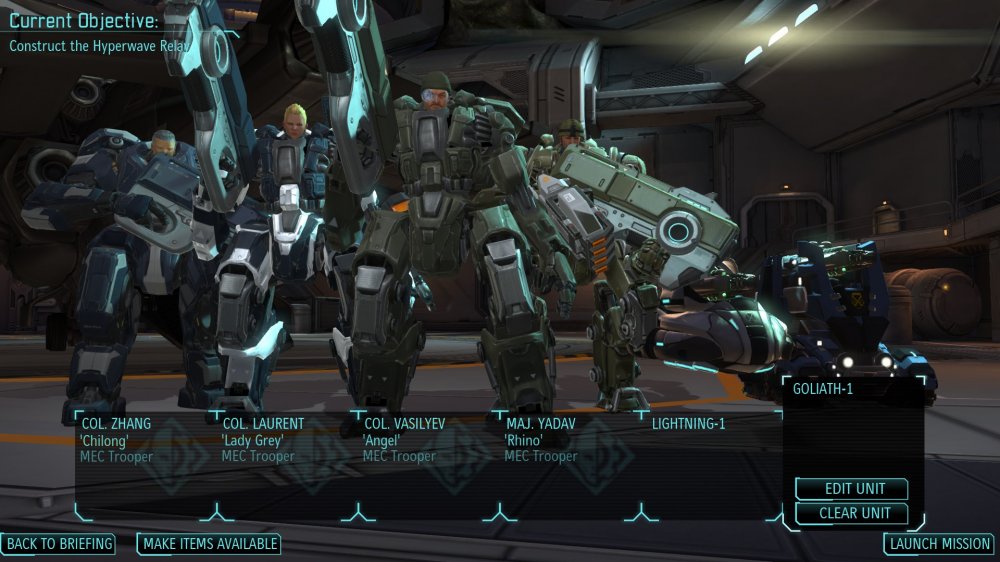Image resolution: width=1000 pixels, height=562 pixels.
Task: Clear the Goliath-1 unit
Action: [851, 513]
